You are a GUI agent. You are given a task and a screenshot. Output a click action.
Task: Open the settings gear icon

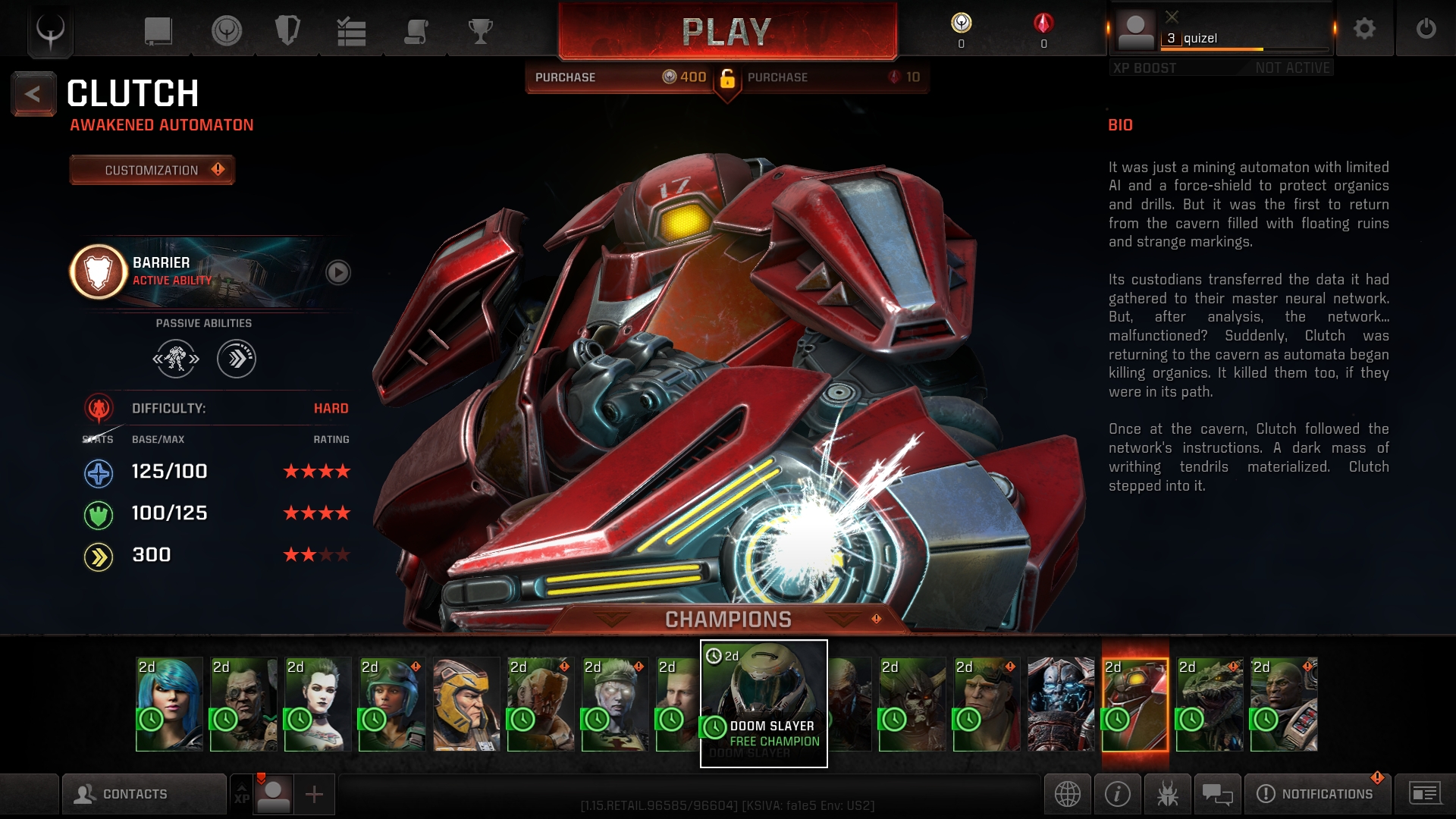(1364, 29)
